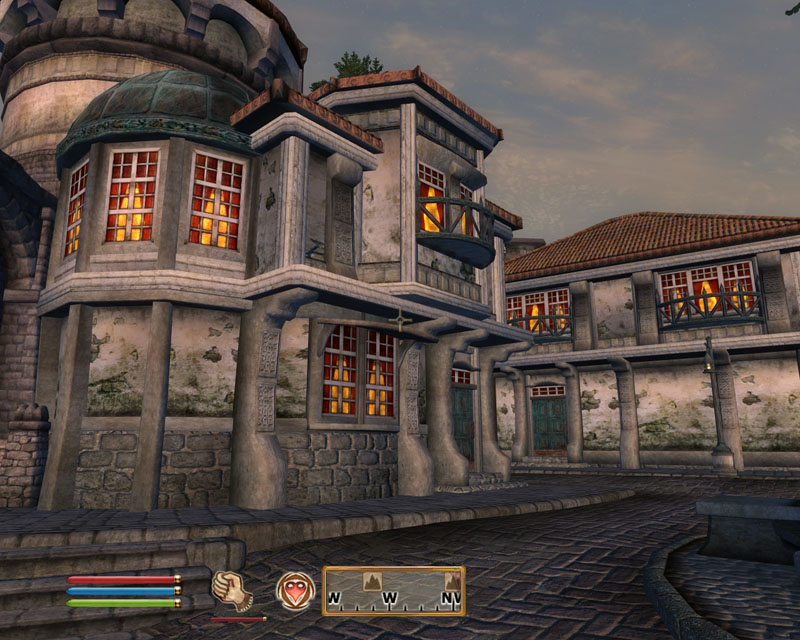Click the compass direction bar
Image resolution: width=800 pixels, height=640 pixels.
point(393,591)
